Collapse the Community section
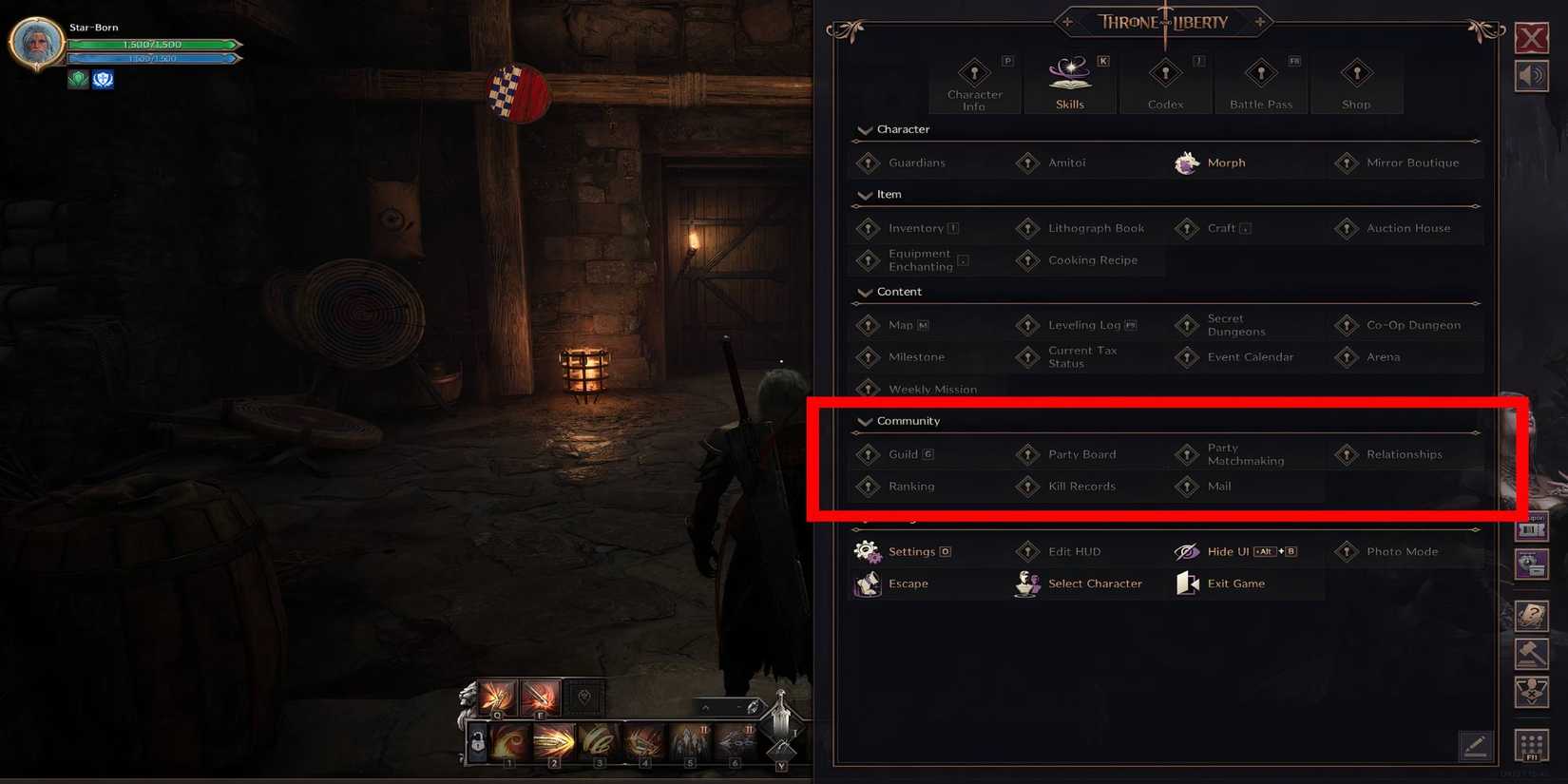Screen dimensions: 1568x784 (865, 421)
